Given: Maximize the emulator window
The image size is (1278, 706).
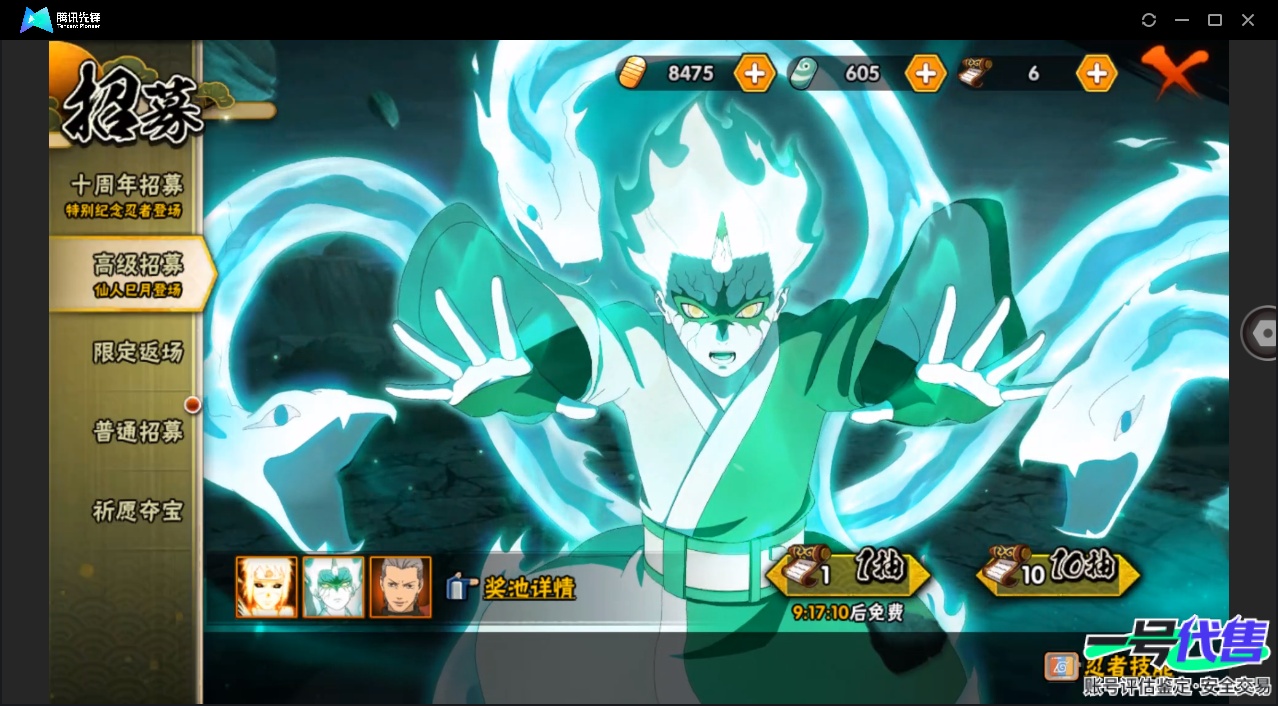Looking at the screenshot, I should coord(1215,20).
